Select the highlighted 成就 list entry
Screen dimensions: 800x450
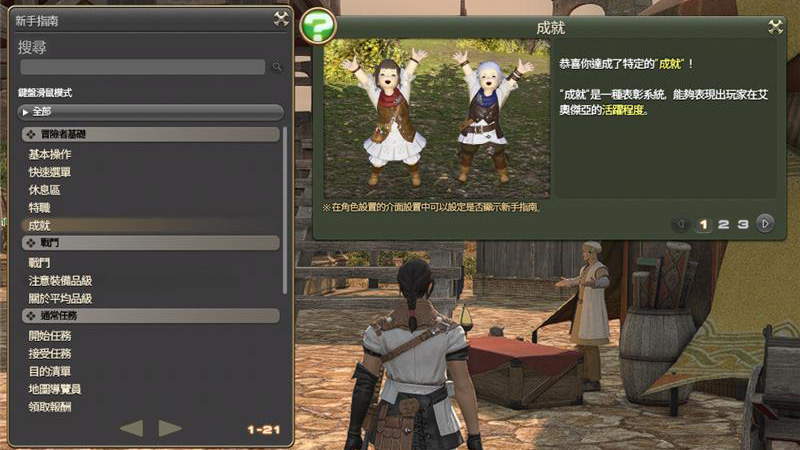click(40, 225)
